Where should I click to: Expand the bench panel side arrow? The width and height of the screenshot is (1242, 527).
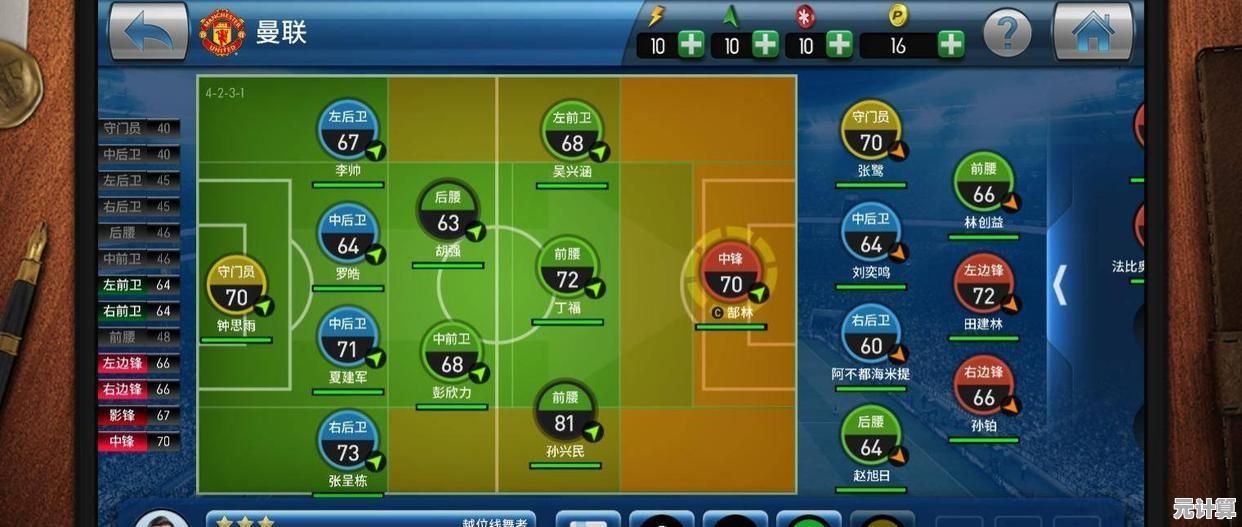point(1060,285)
